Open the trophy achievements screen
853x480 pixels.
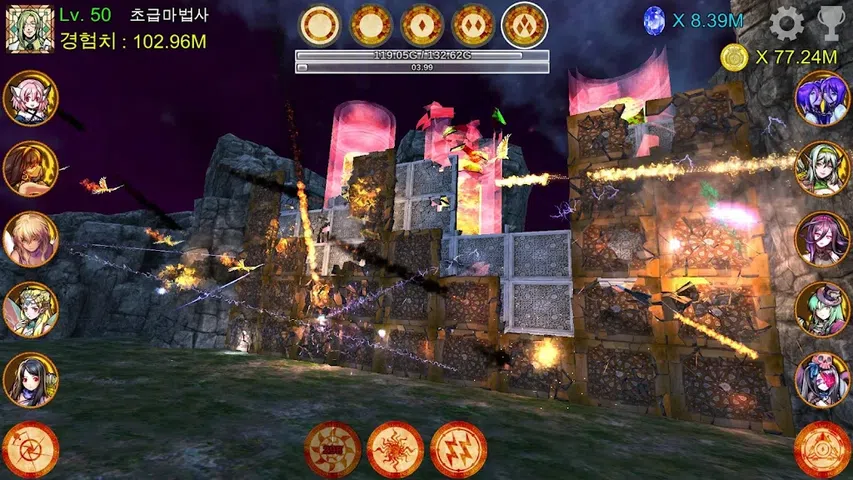pyautogui.click(x=831, y=22)
